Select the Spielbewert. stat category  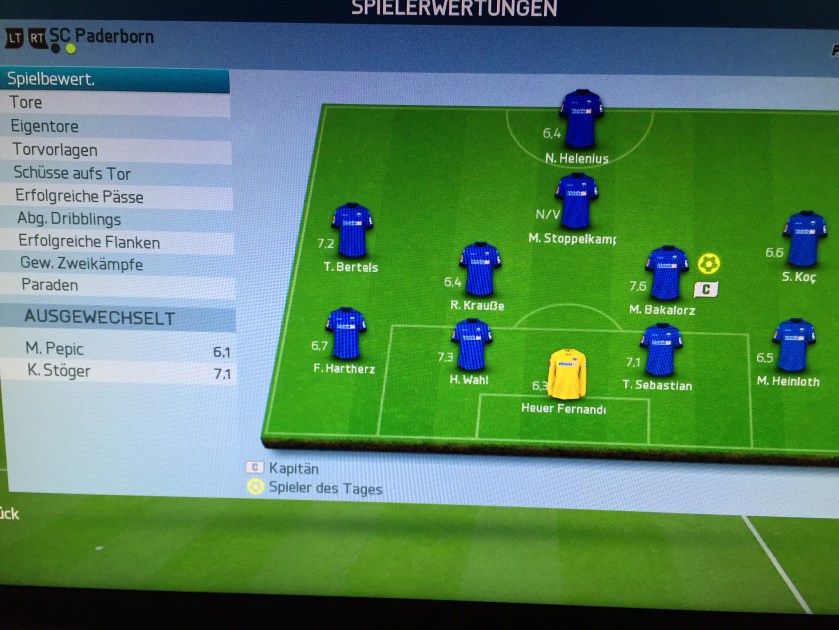[115, 79]
